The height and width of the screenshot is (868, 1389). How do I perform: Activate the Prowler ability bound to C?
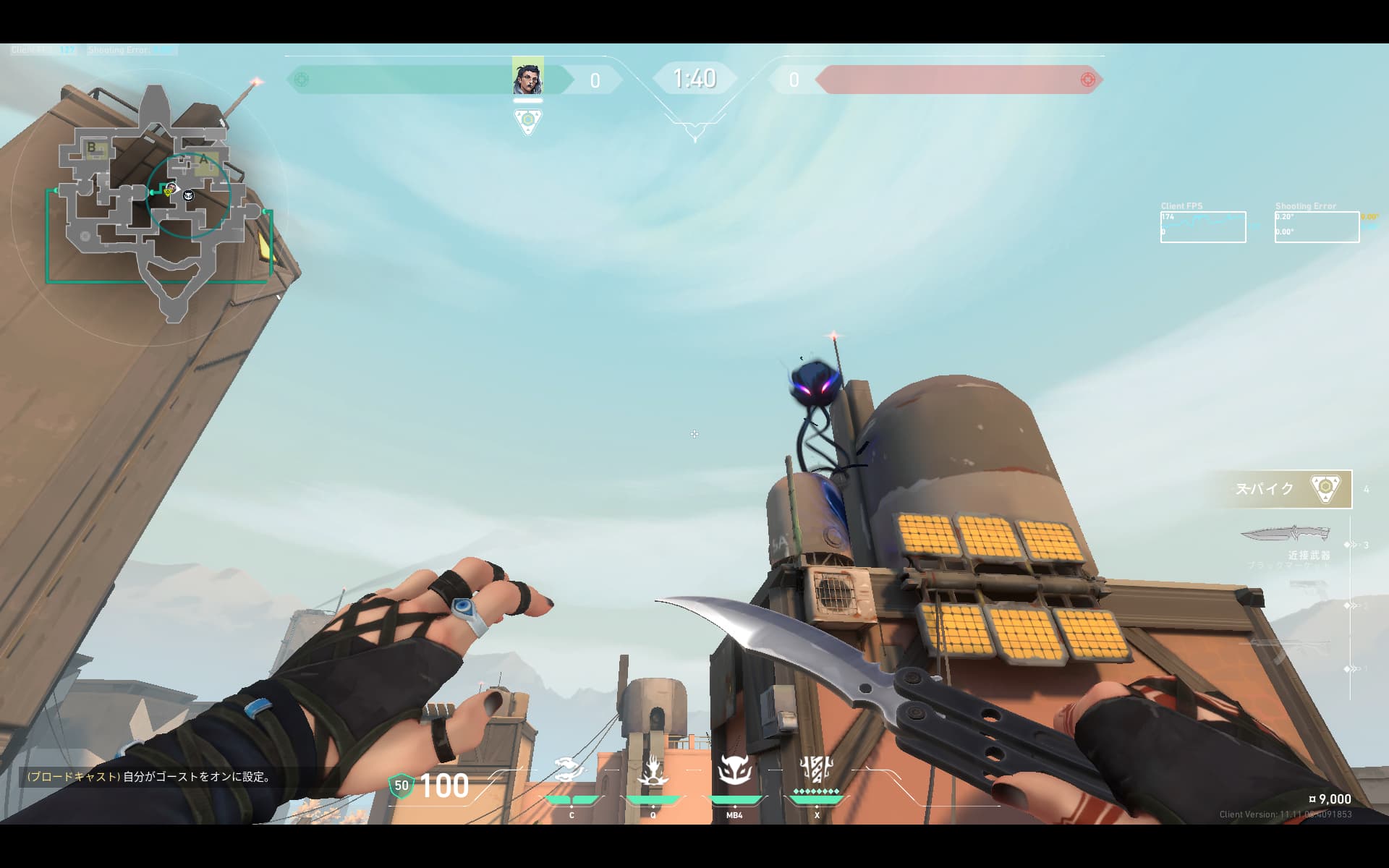(x=571, y=772)
